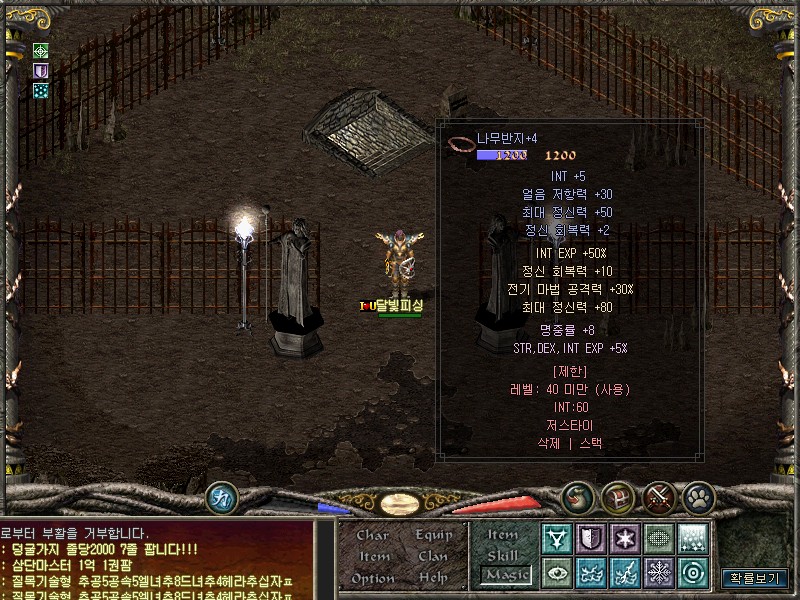
Task: Switch to the Skill tab
Action: click(x=503, y=555)
